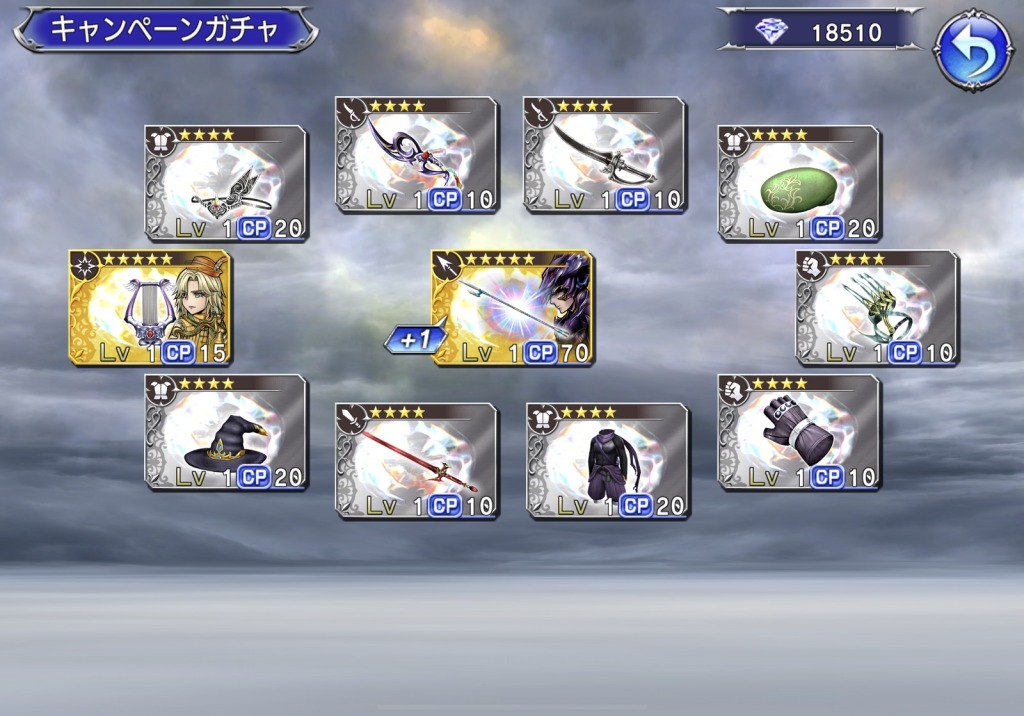Image resolution: width=1024 pixels, height=716 pixels.
Task: Select the red sword weapon card
Action: (x=417, y=460)
